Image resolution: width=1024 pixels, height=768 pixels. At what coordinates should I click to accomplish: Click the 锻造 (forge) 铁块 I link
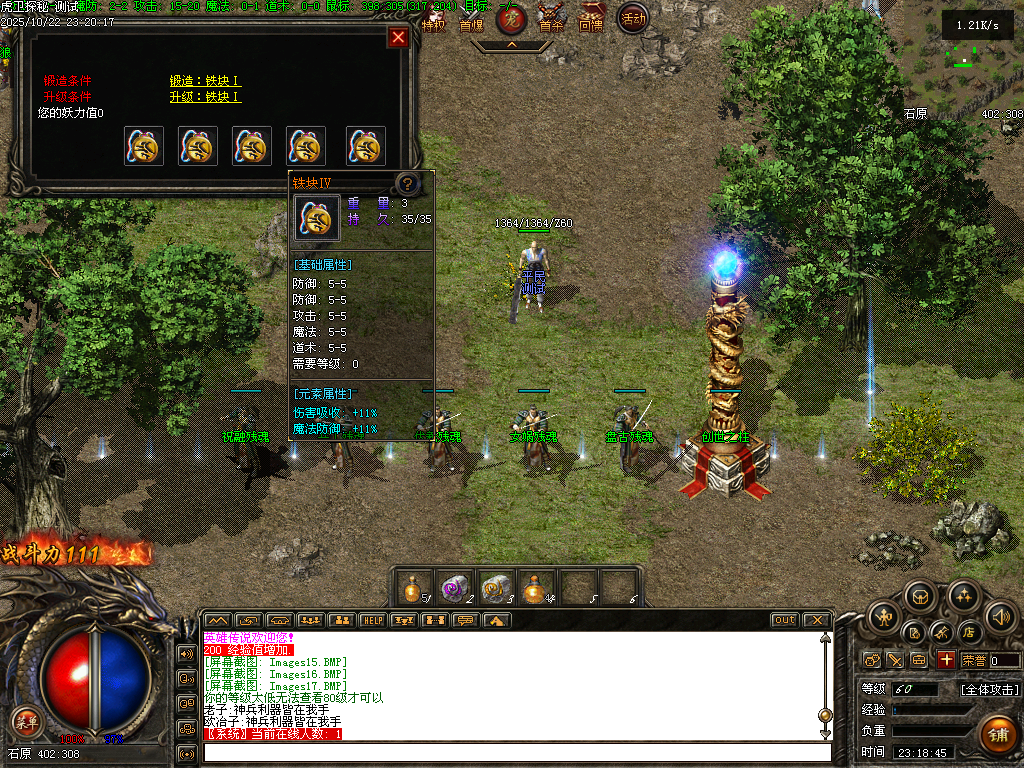[x=205, y=81]
